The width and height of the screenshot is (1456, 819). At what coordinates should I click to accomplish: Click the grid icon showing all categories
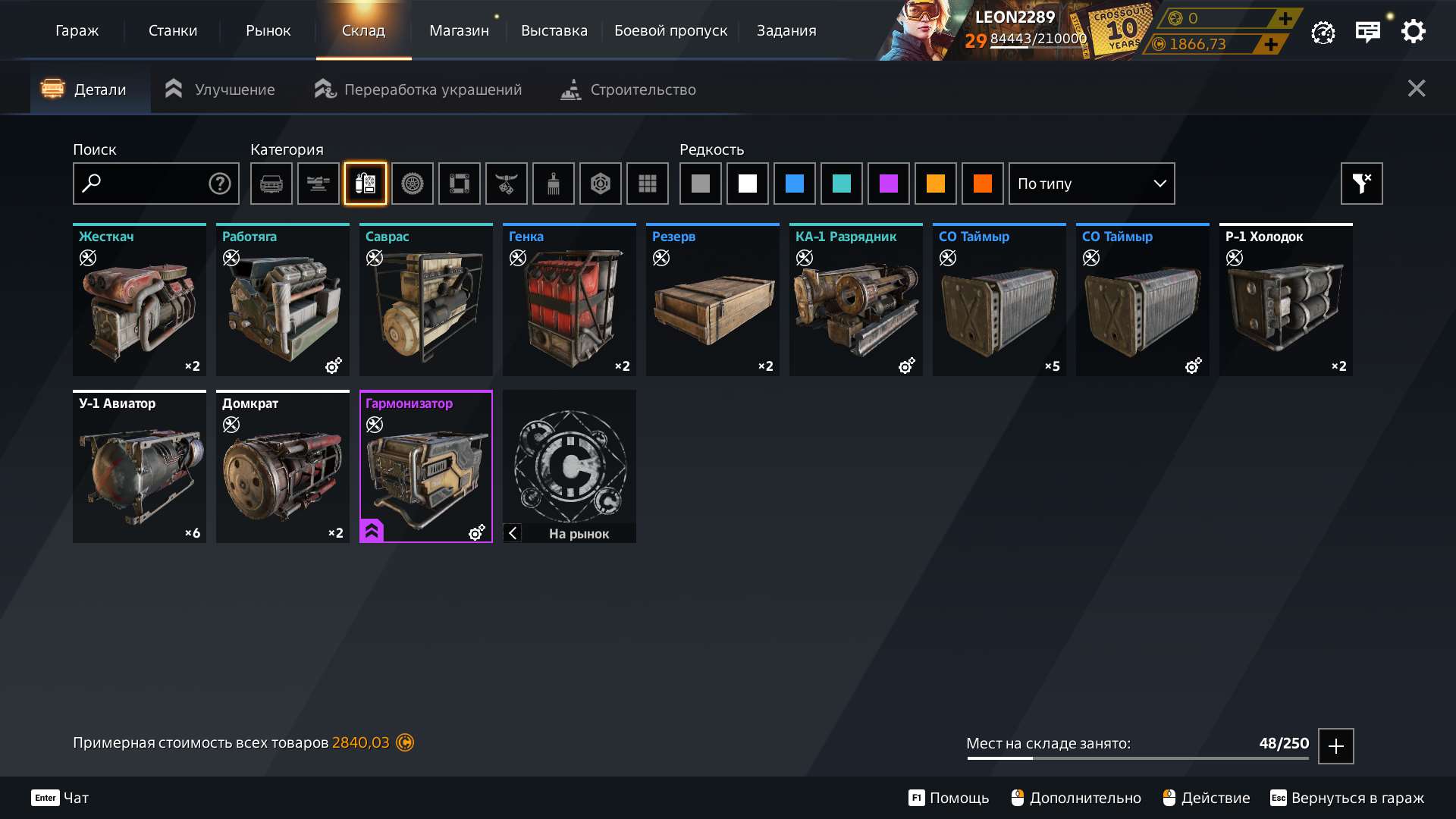tap(647, 184)
